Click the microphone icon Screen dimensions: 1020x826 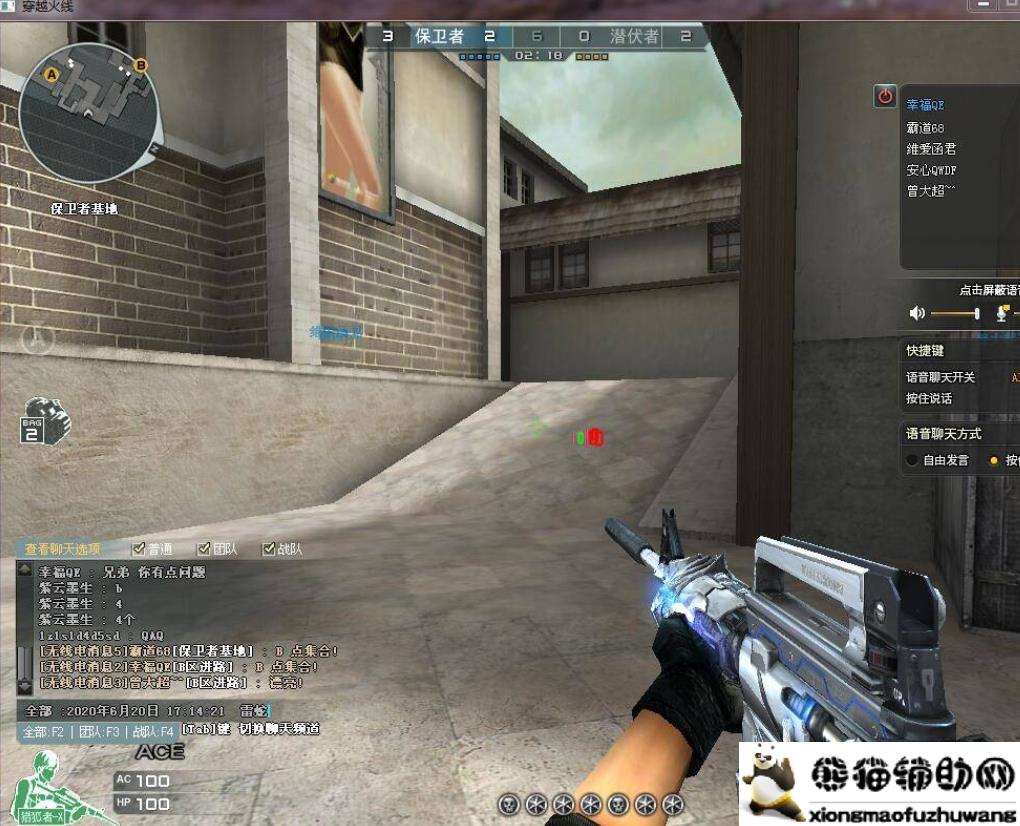click(1003, 314)
